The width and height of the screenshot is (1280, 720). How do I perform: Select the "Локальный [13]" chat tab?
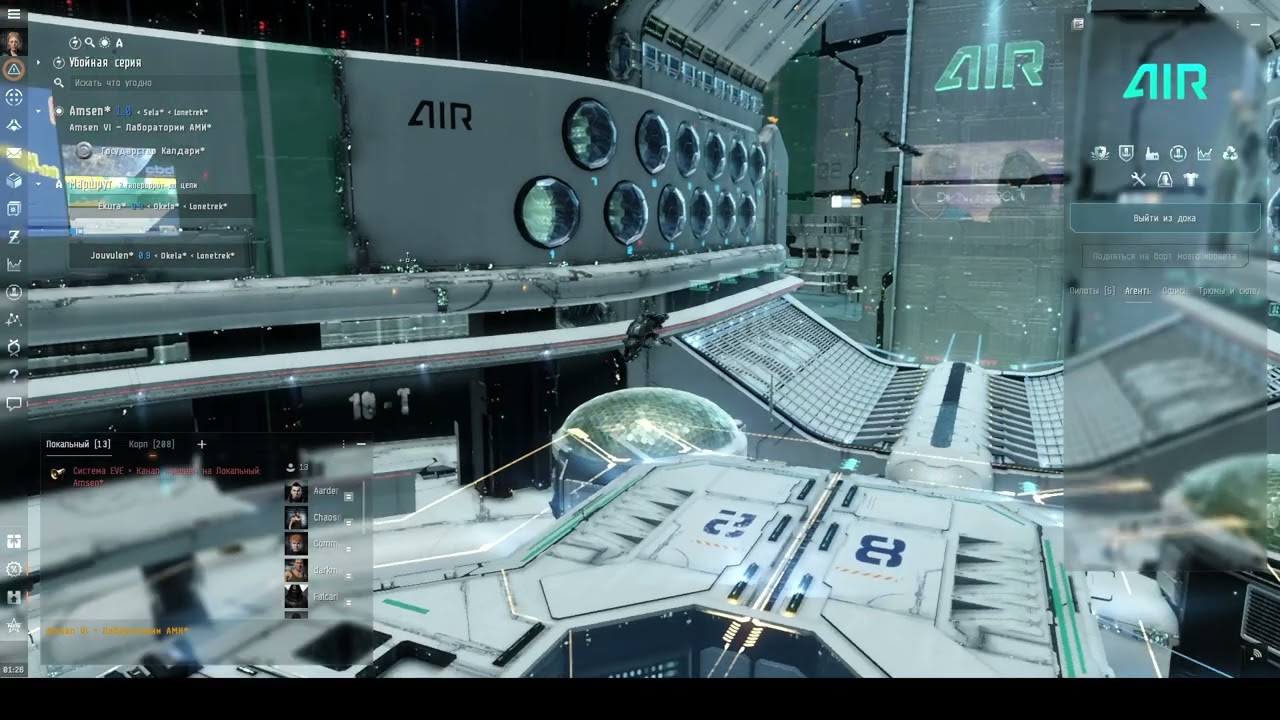[78, 444]
